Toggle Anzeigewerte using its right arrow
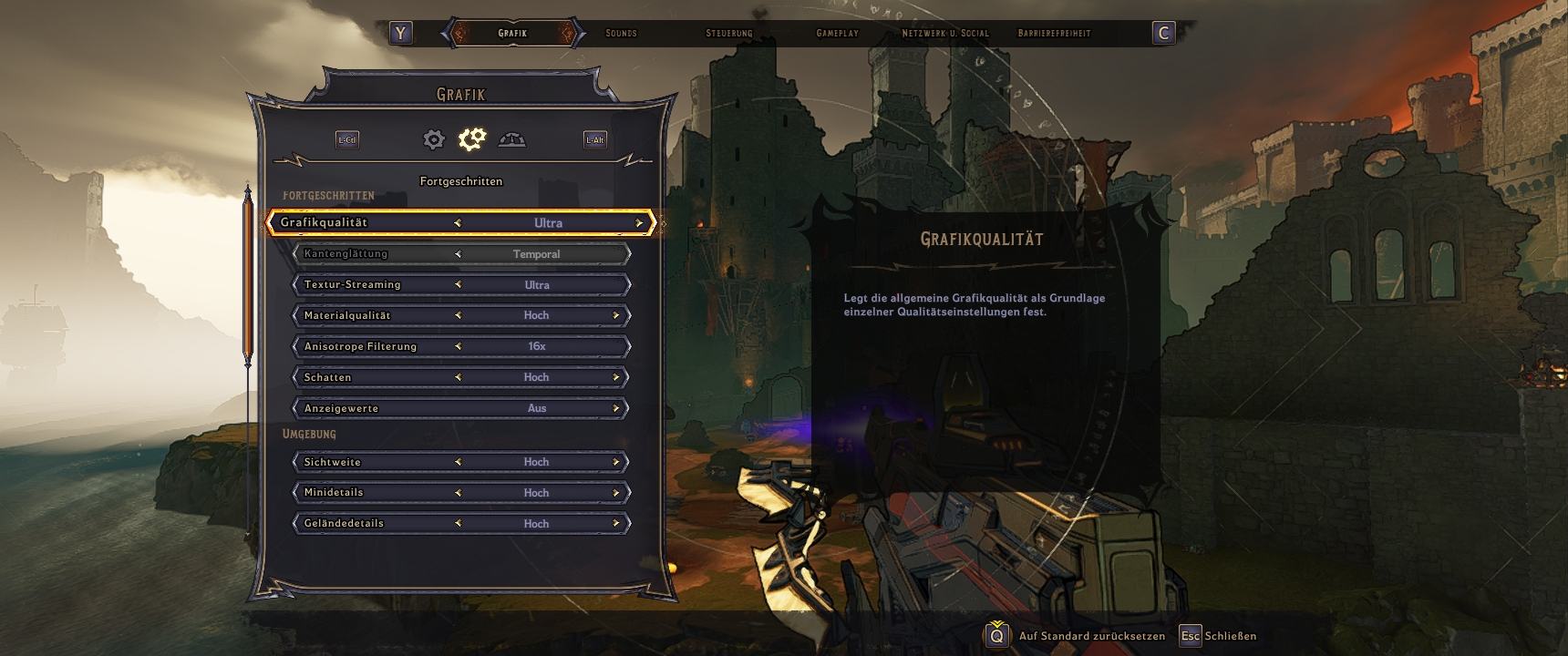 [616, 409]
